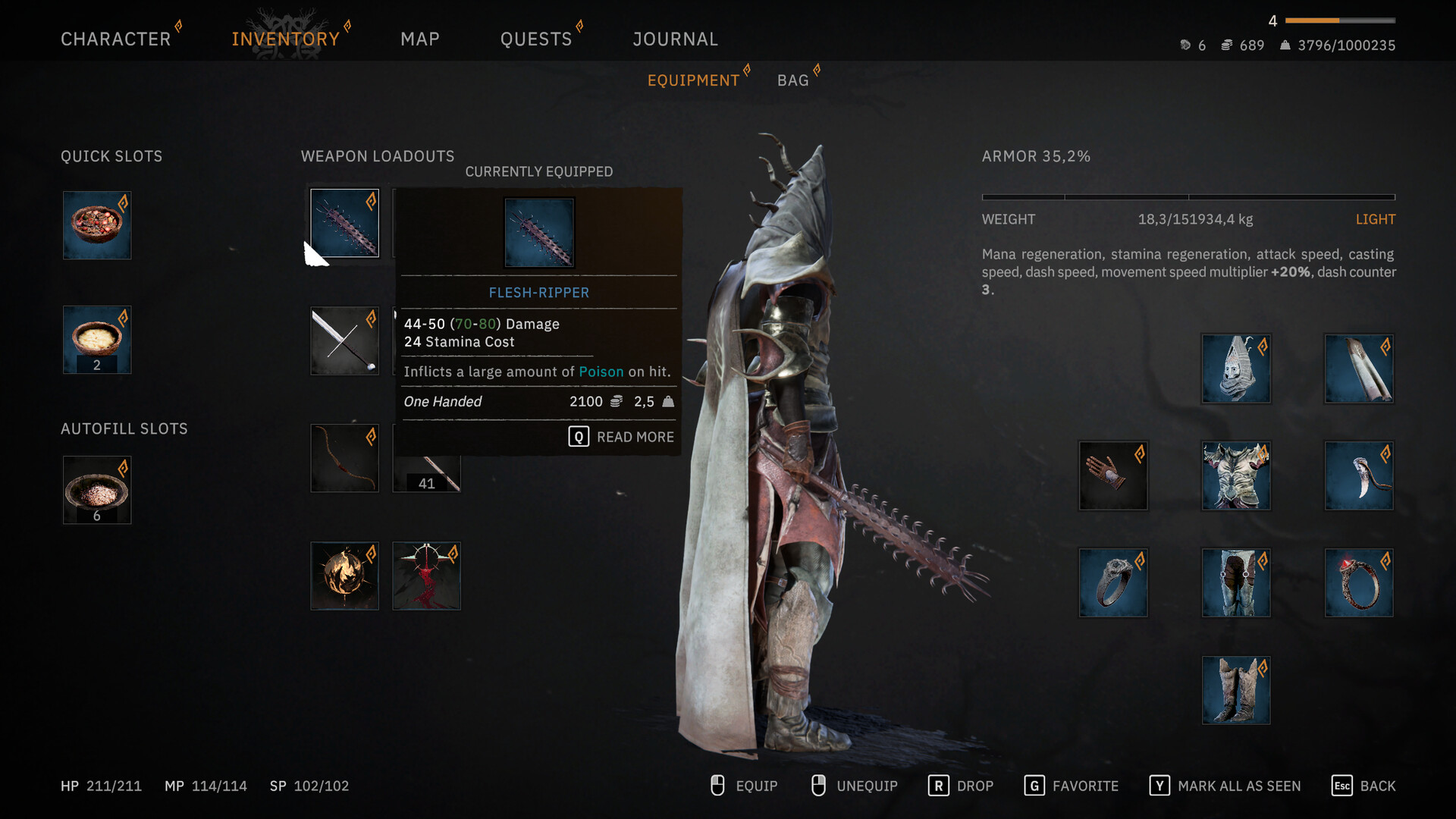Select the bow weapon slot
1456x819 pixels.
pyautogui.click(x=344, y=458)
